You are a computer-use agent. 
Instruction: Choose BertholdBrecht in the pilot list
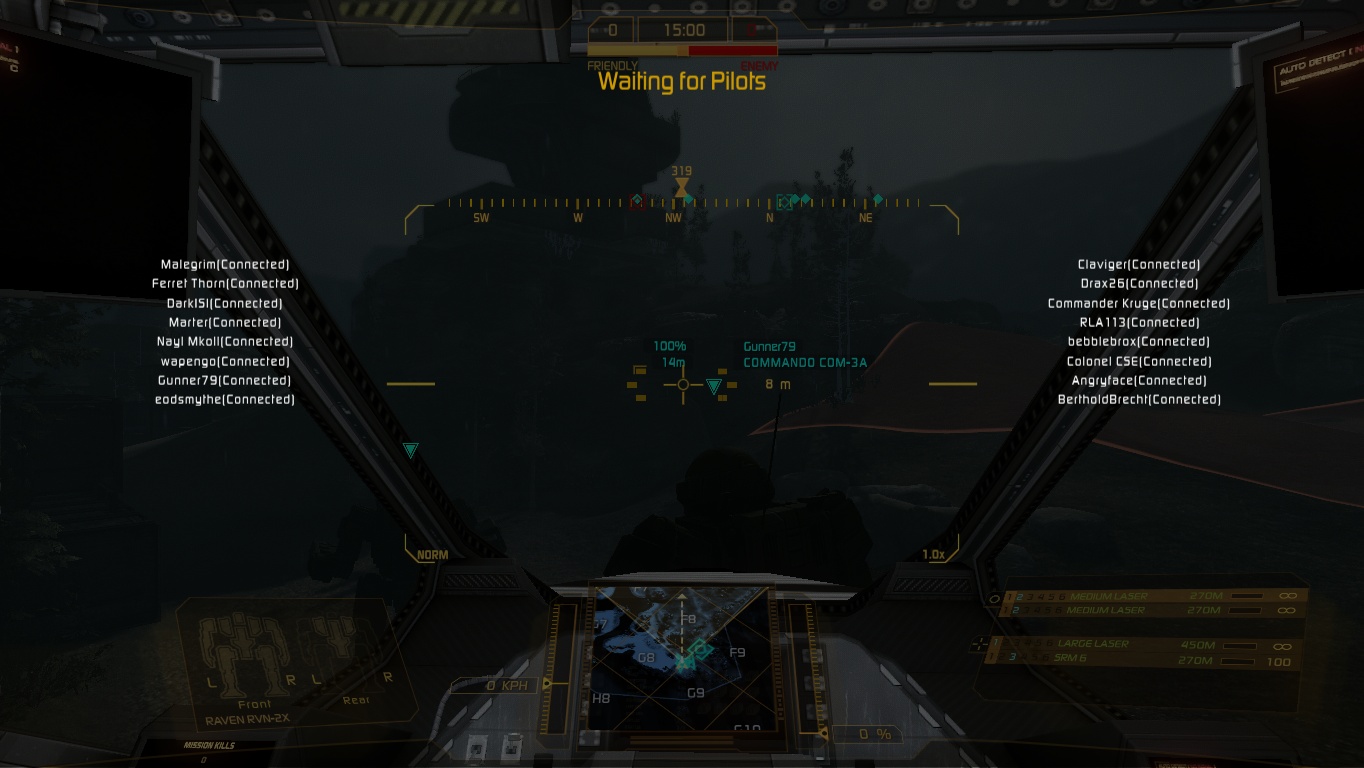pyautogui.click(x=1139, y=400)
